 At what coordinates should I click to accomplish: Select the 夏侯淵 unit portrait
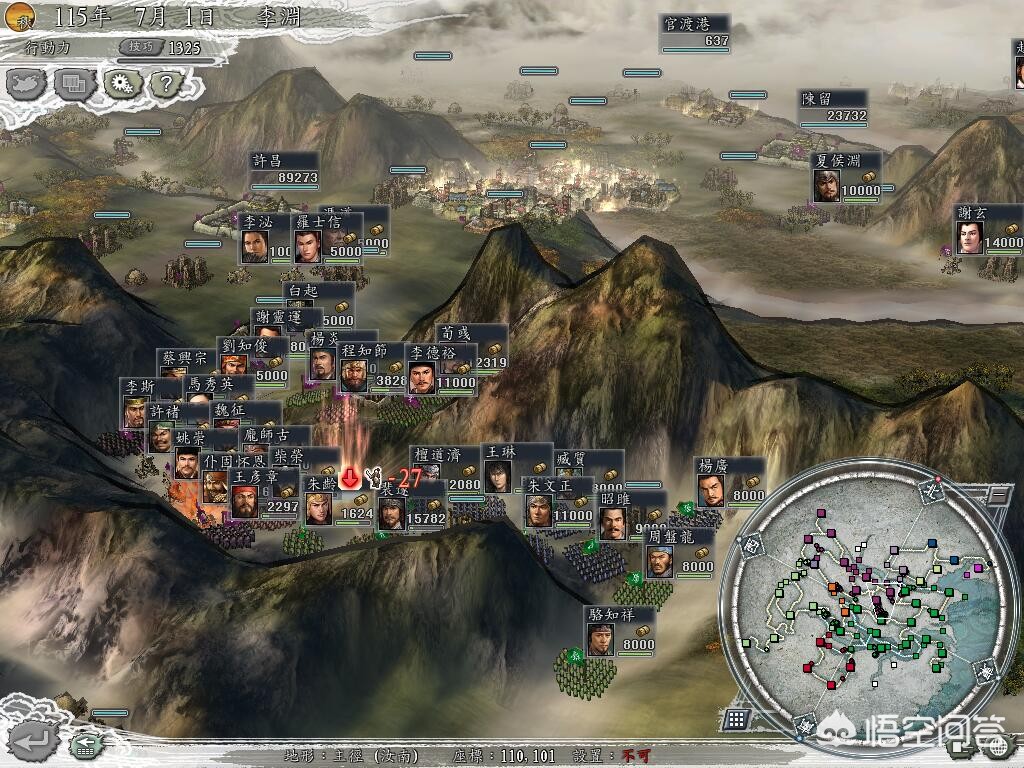click(x=826, y=186)
